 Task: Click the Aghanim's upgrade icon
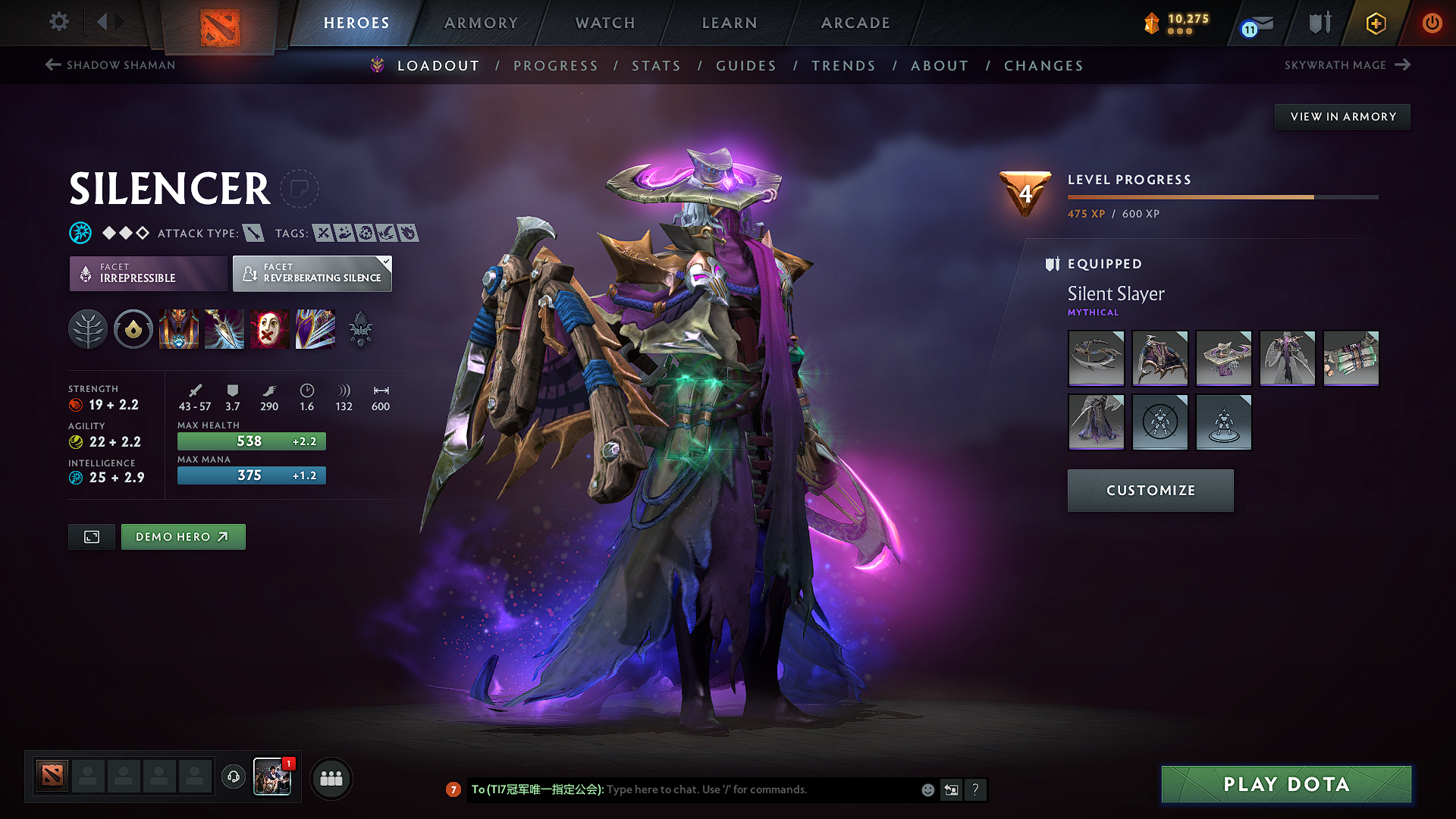pos(360,329)
